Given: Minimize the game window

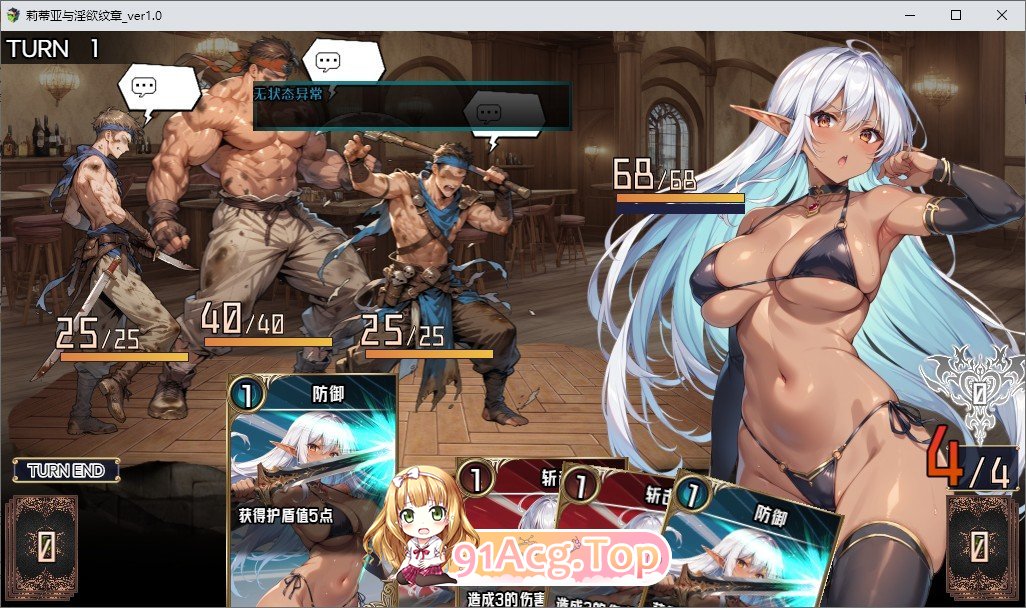Looking at the screenshot, I should (910, 15).
